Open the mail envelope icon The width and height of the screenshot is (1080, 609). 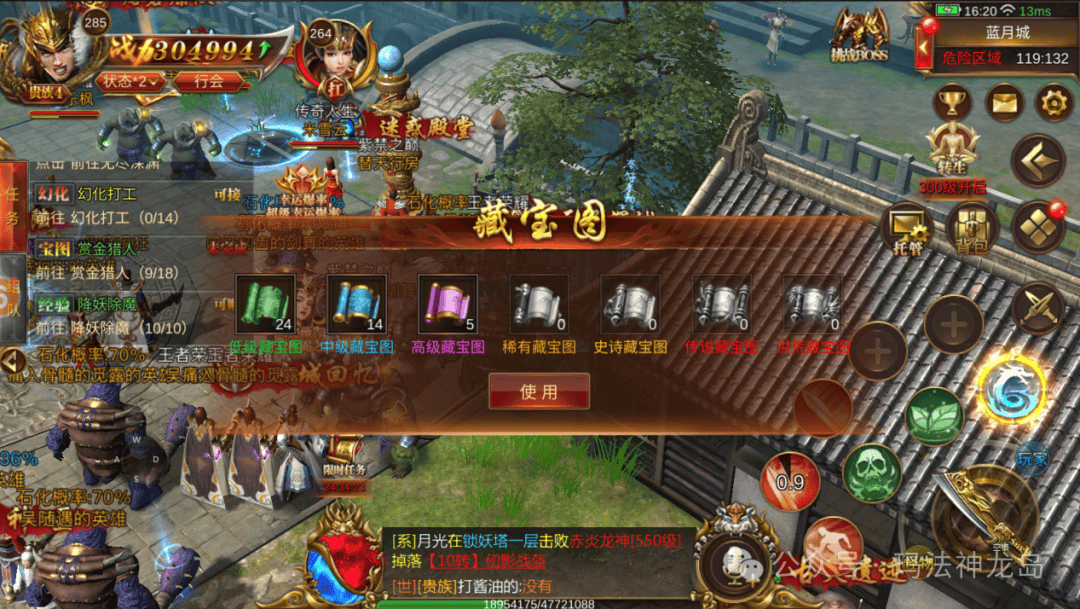pyautogui.click(x=1003, y=102)
